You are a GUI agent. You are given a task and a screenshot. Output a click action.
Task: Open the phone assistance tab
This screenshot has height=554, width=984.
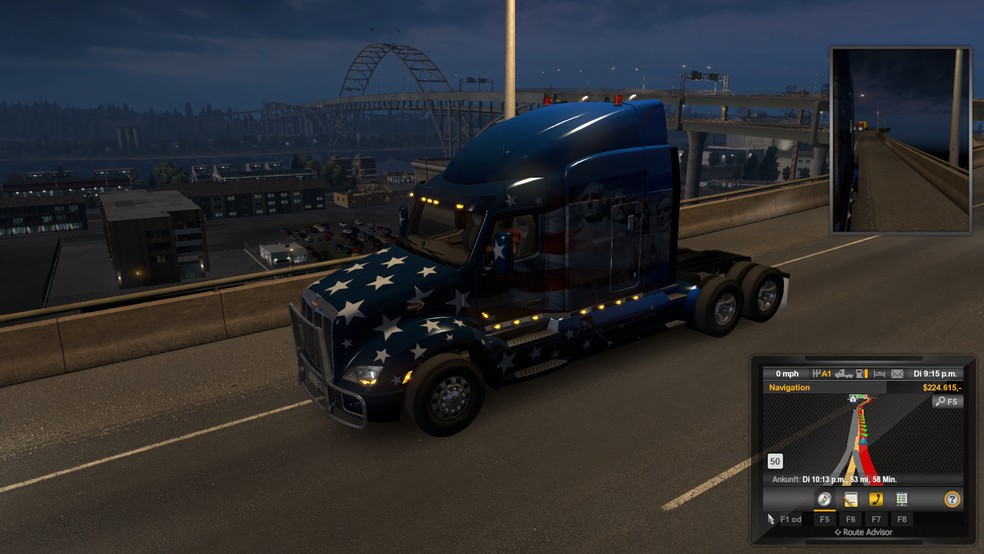pos(876,499)
